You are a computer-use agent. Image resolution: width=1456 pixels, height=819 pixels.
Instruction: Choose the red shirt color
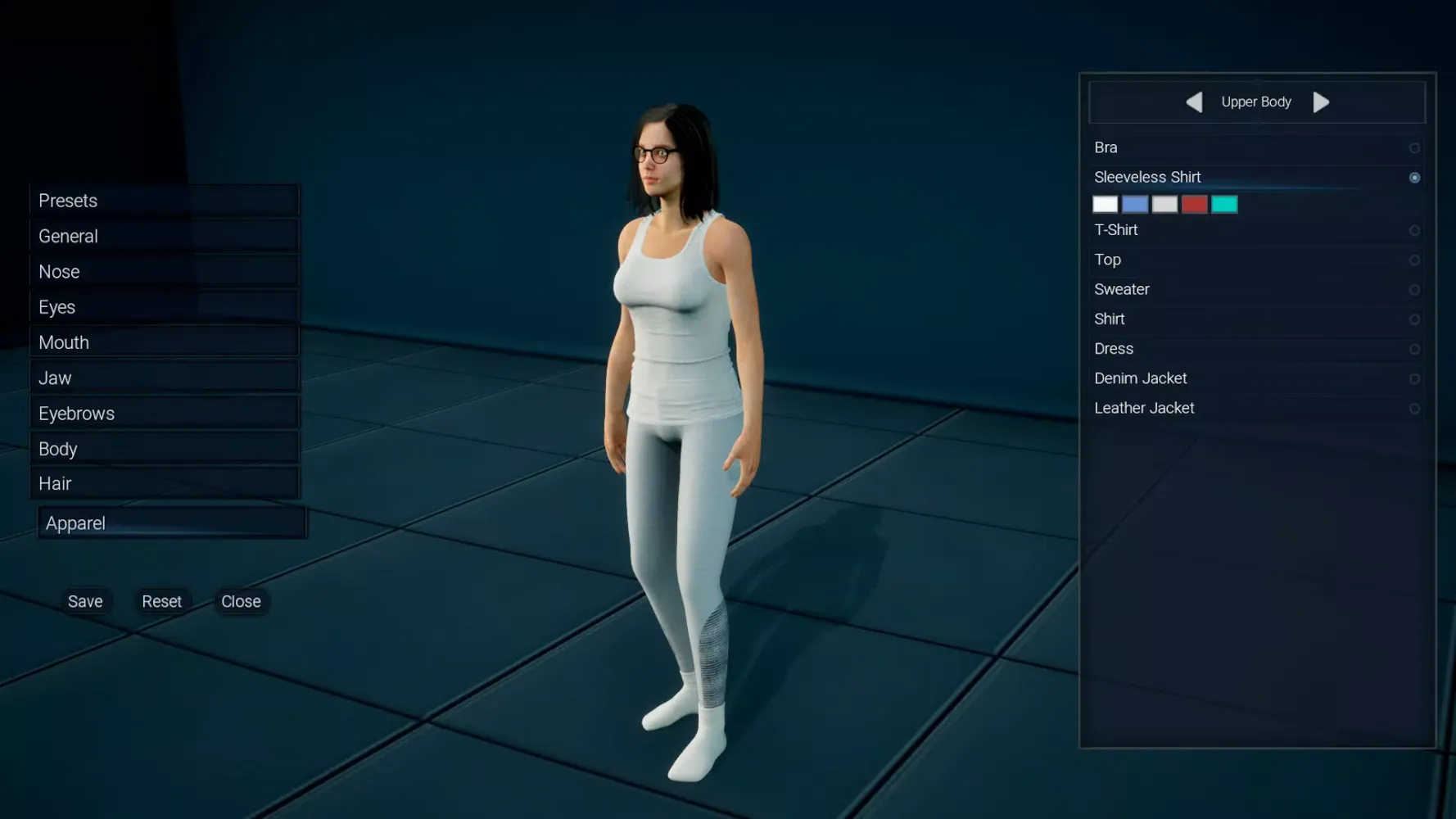tap(1194, 203)
